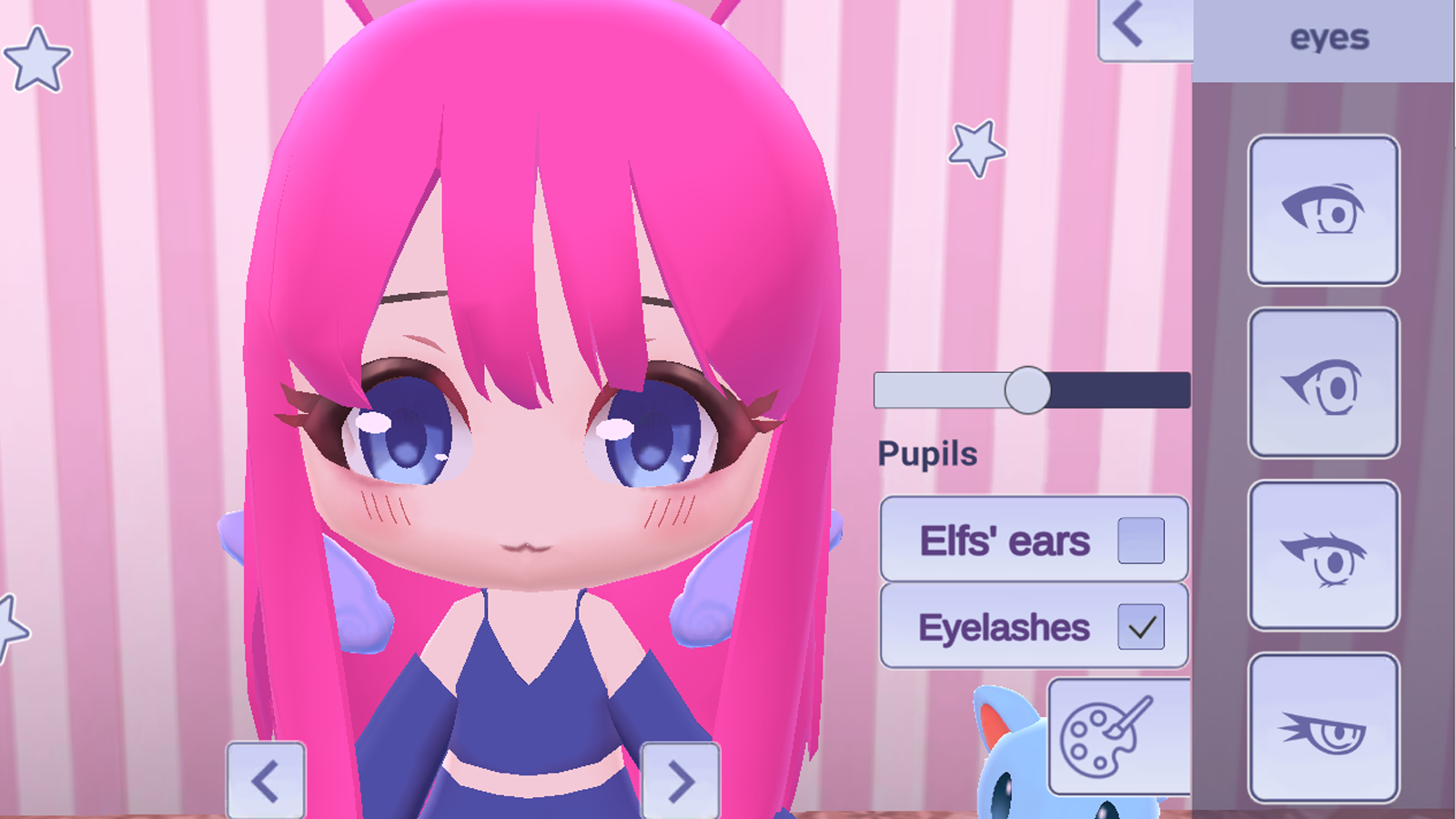Image resolution: width=1456 pixels, height=819 pixels.
Task: Pick the eye style with thick eyelashes
Action: tap(1323, 555)
